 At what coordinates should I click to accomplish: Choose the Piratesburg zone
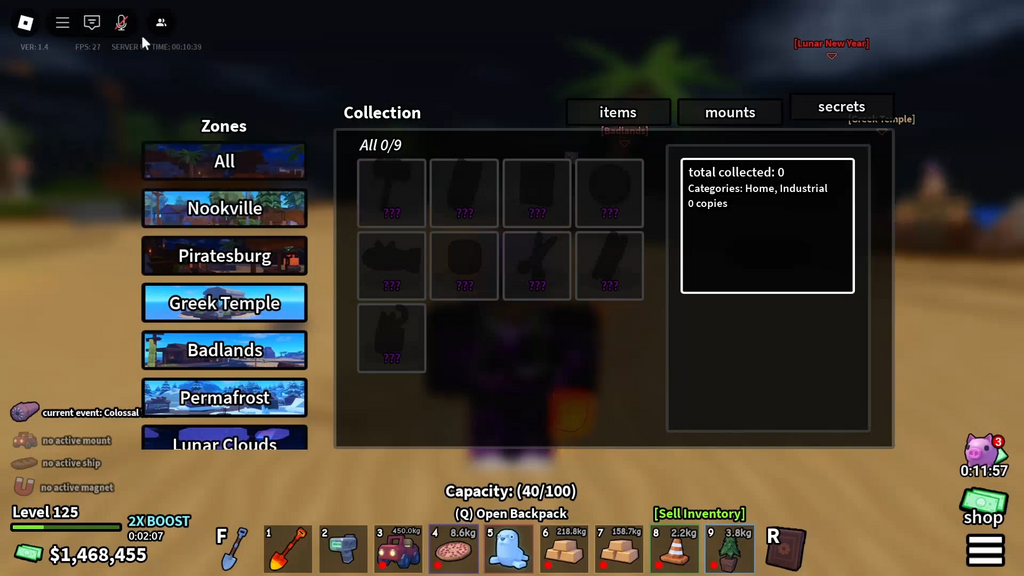(224, 256)
